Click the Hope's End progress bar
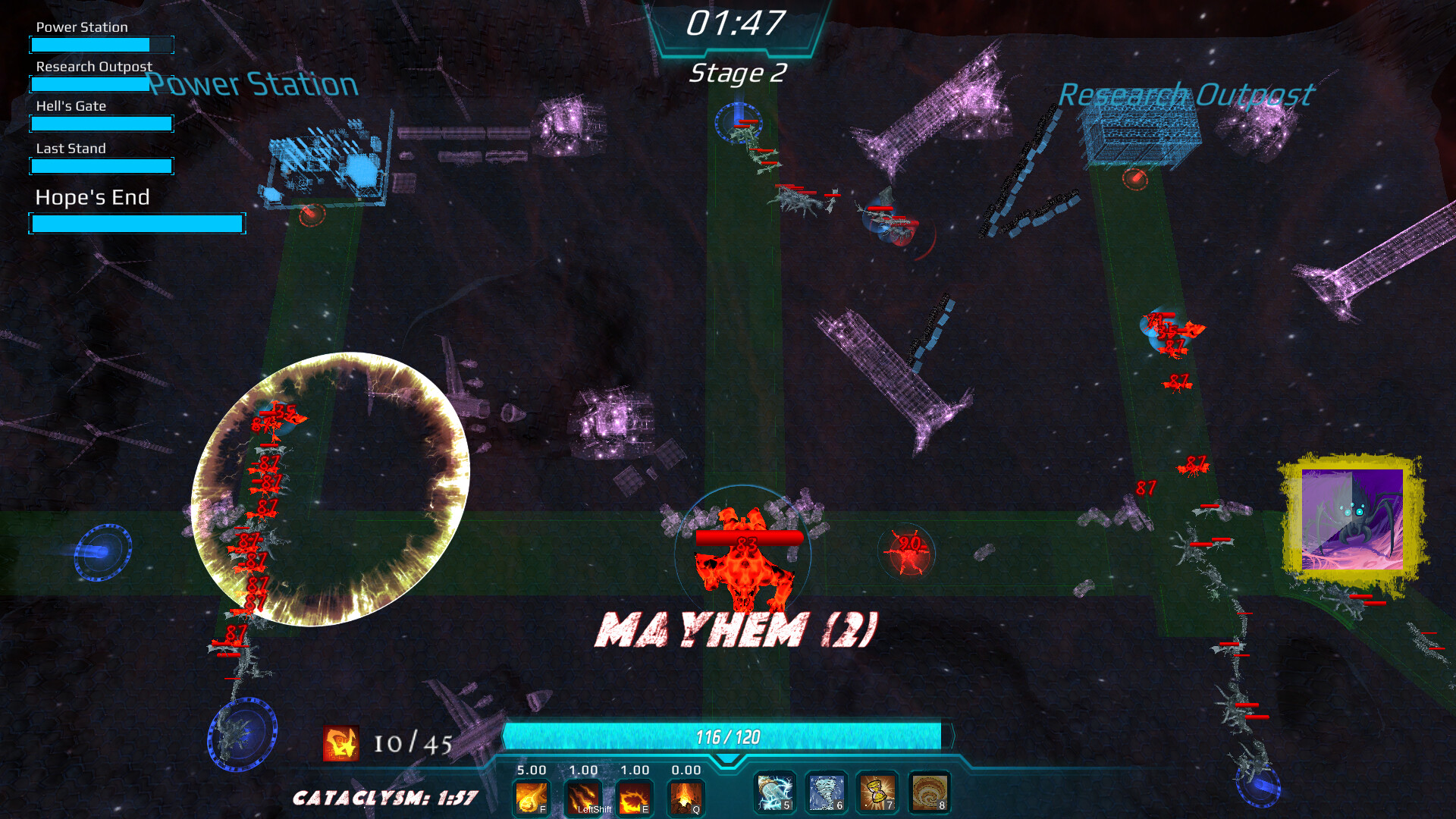This screenshot has width=1456, height=819. click(136, 222)
